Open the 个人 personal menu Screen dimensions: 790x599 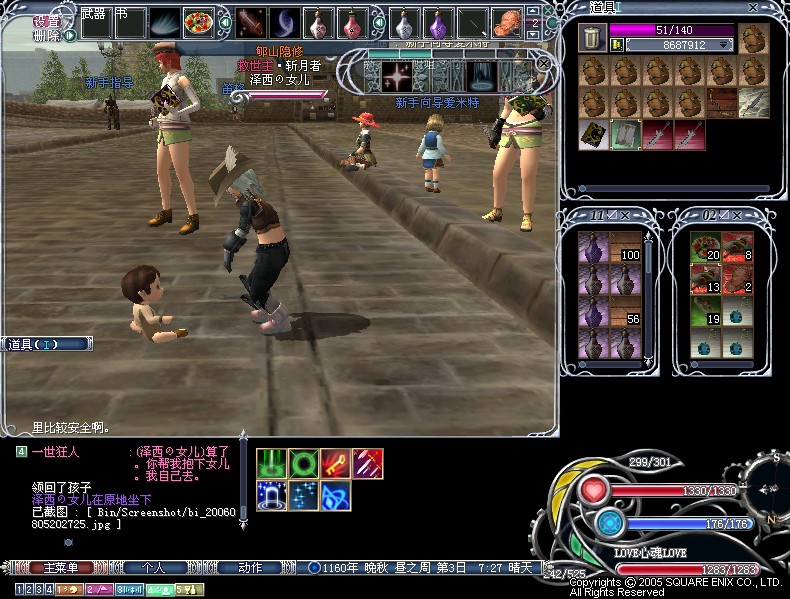[152, 568]
